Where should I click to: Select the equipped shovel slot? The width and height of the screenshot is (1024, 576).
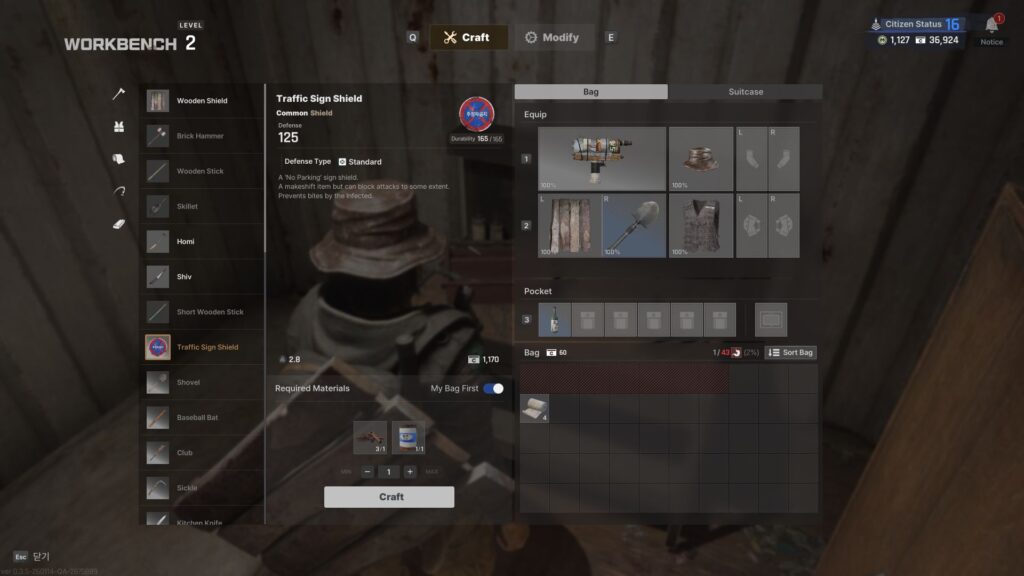(x=634, y=225)
